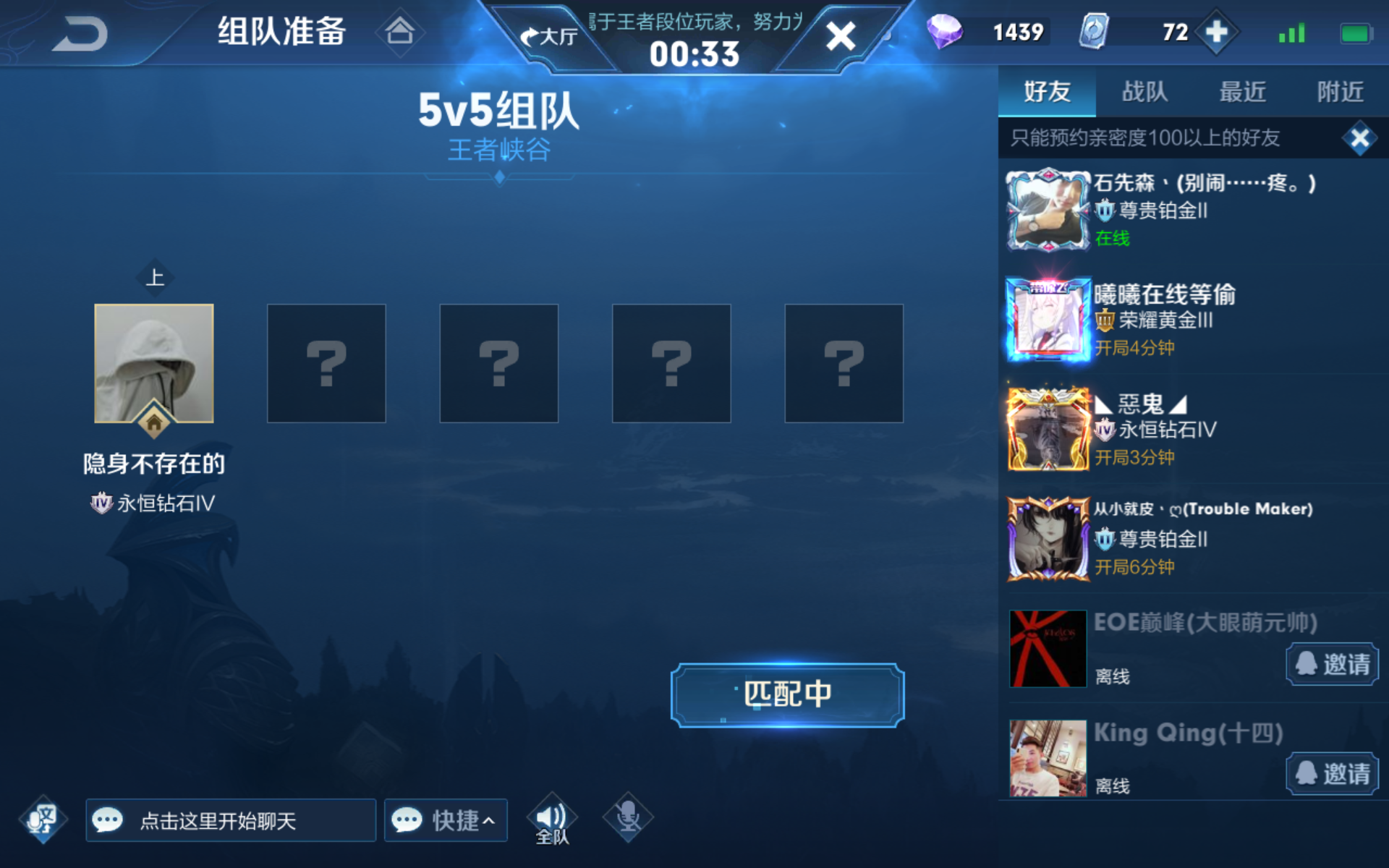Click the diamond currency icon
Image resolution: width=1389 pixels, height=868 pixels.
point(946,31)
